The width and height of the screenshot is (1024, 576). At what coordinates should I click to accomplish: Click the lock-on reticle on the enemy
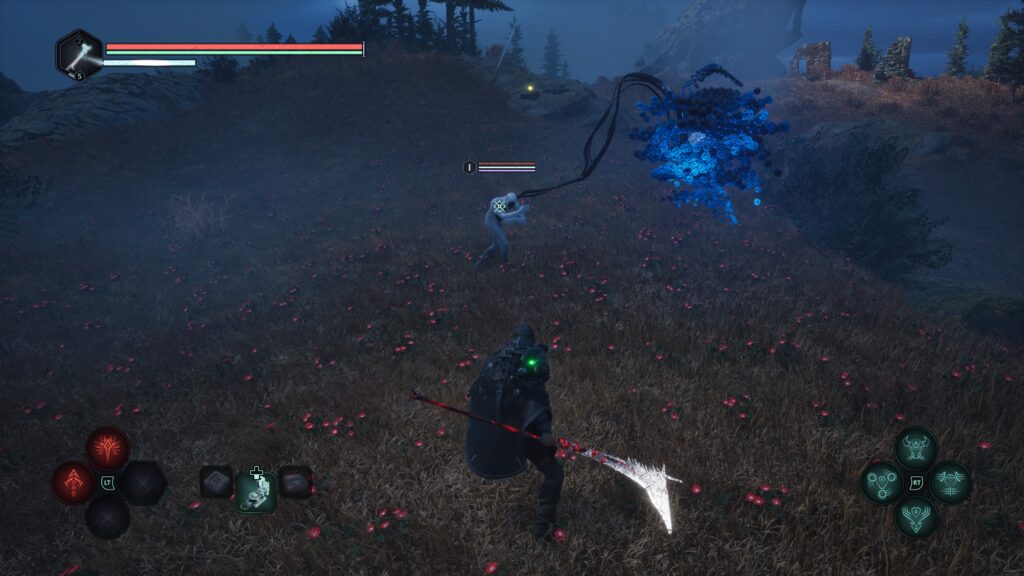point(499,206)
